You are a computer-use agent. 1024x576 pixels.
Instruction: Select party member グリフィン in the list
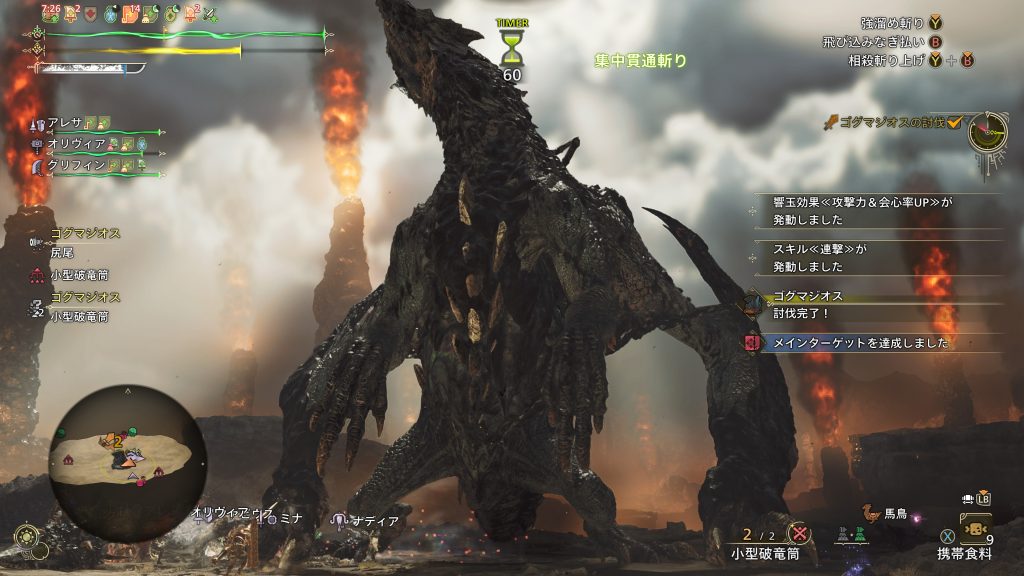(x=74, y=166)
